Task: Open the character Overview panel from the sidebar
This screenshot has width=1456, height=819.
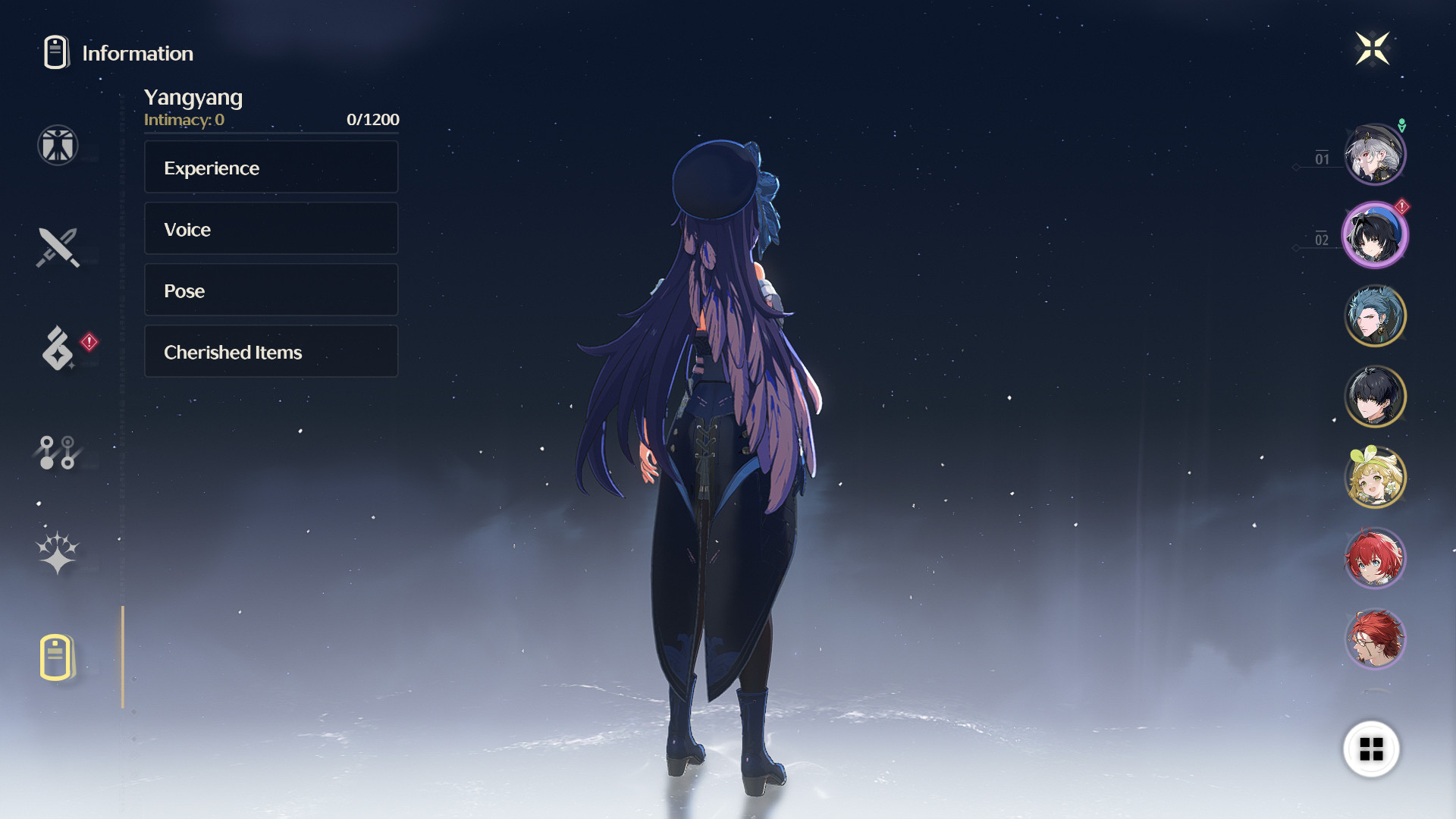Action: point(57,146)
